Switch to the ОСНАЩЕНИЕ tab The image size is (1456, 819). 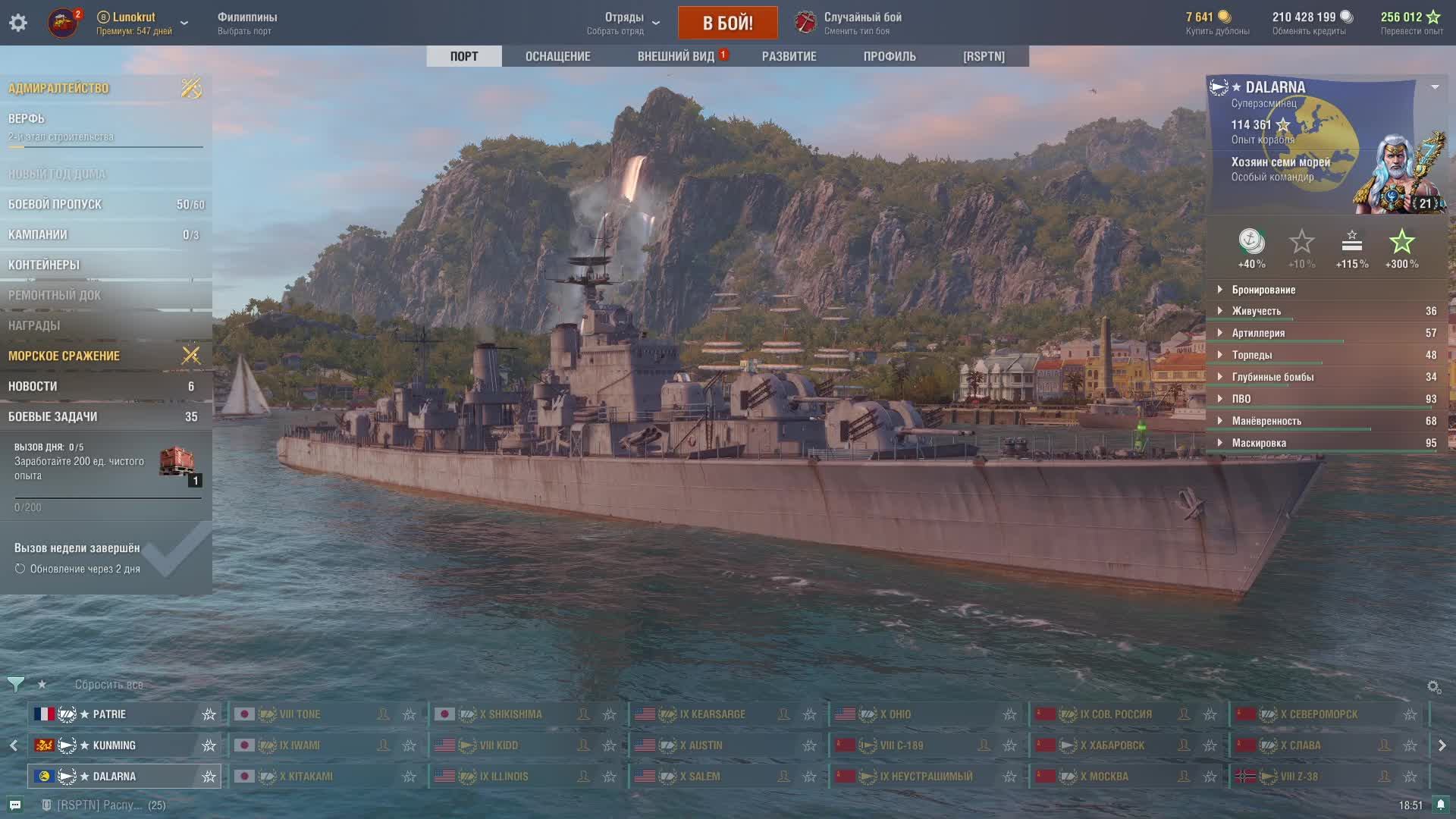557,56
